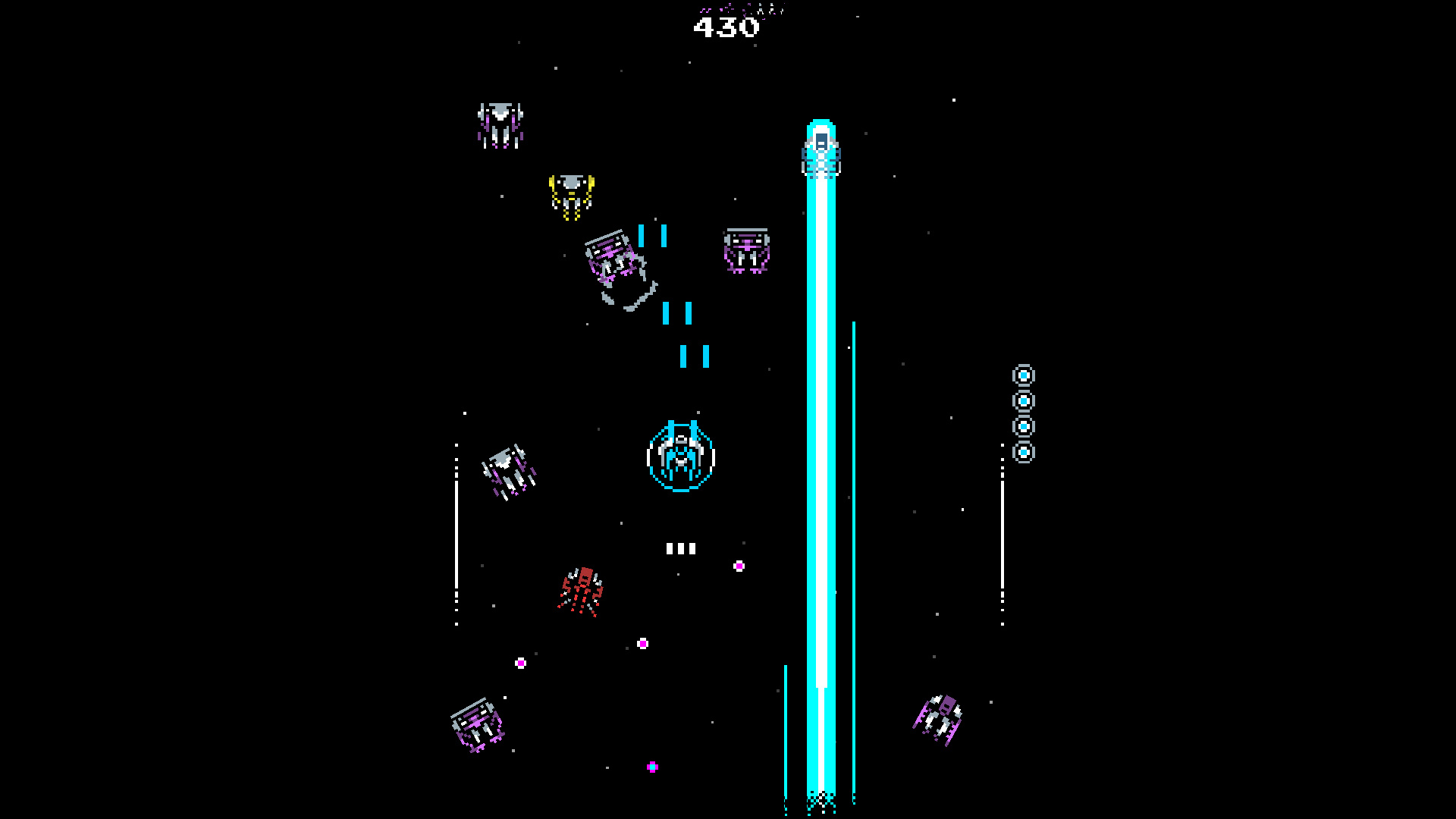Select the yellow-winged enemy ship

(573, 196)
